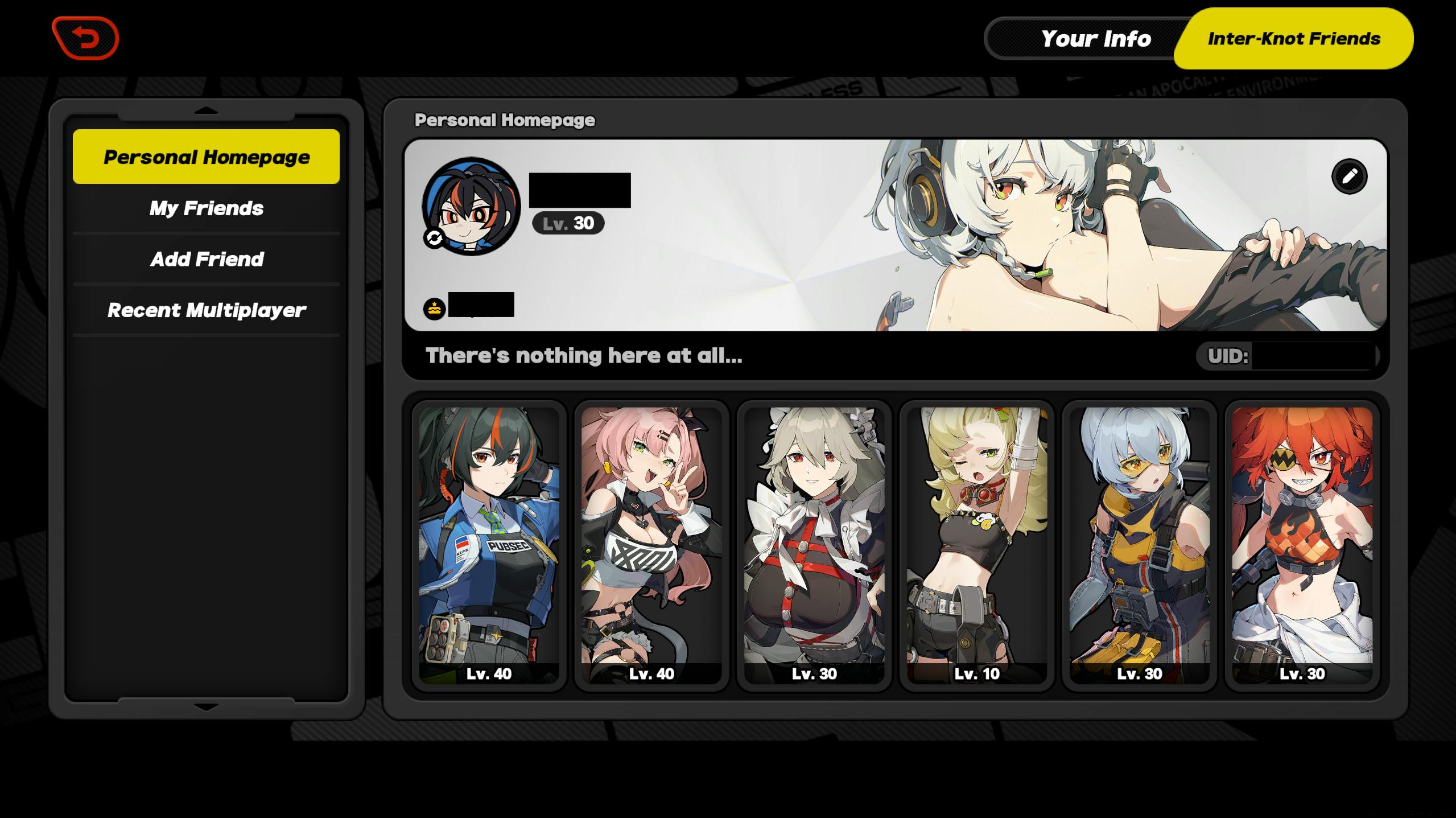Click the pencil edit icon on the banner
This screenshot has height=818, width=1456.
[x=1349, y=176]
